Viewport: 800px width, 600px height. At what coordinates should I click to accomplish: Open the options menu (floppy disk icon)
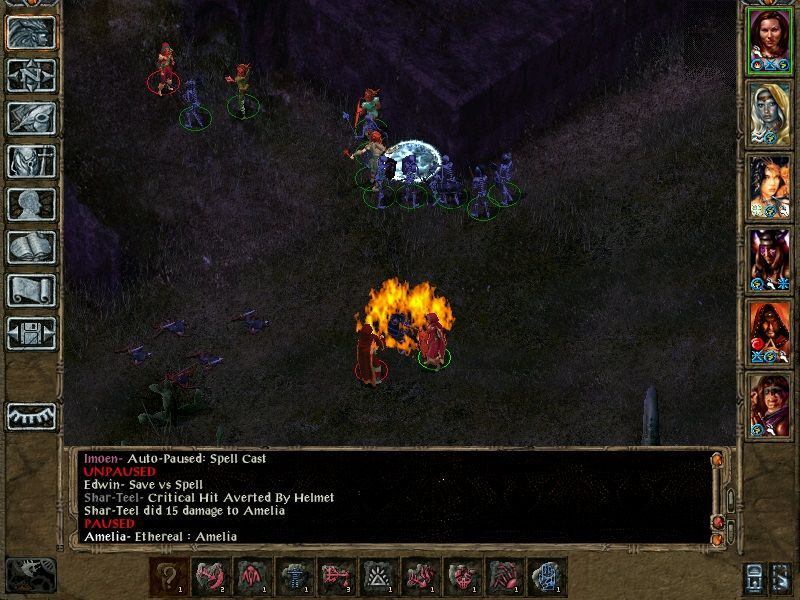tap(31, 333)
